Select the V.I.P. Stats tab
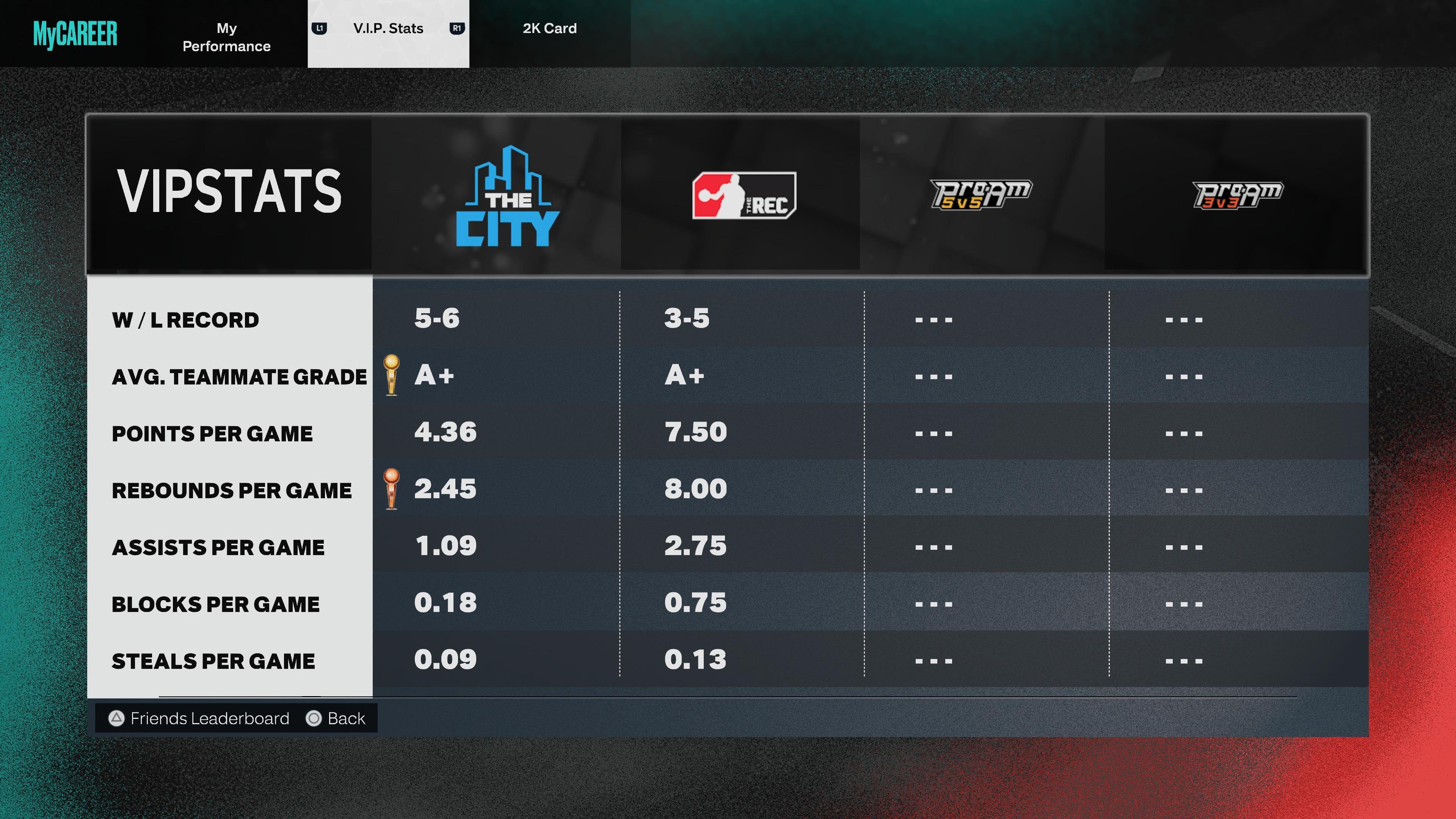This screenshot has width=1456, height=819. (x=388, y=28)
